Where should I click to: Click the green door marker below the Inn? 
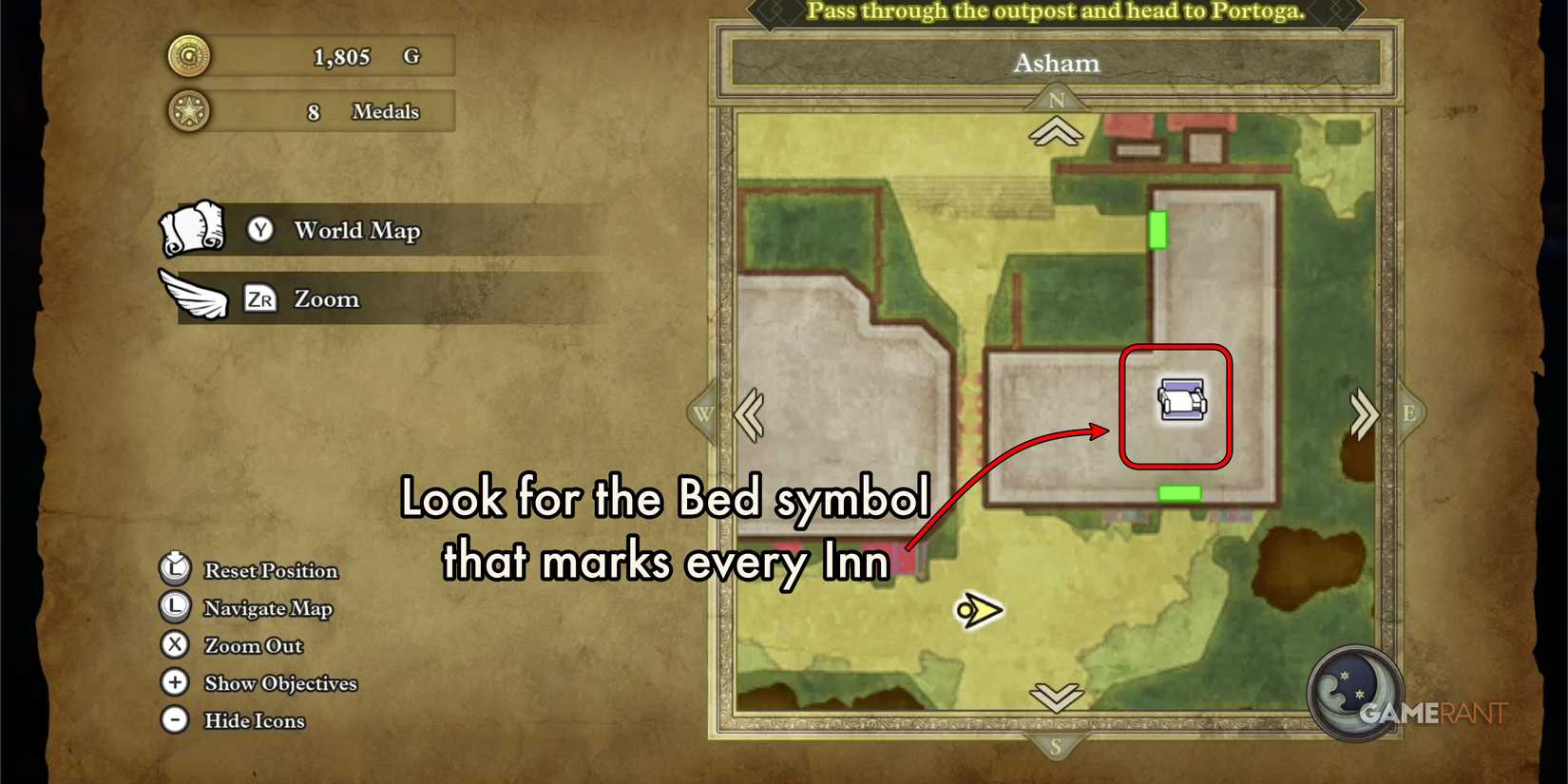click(x=1178, y=491)
